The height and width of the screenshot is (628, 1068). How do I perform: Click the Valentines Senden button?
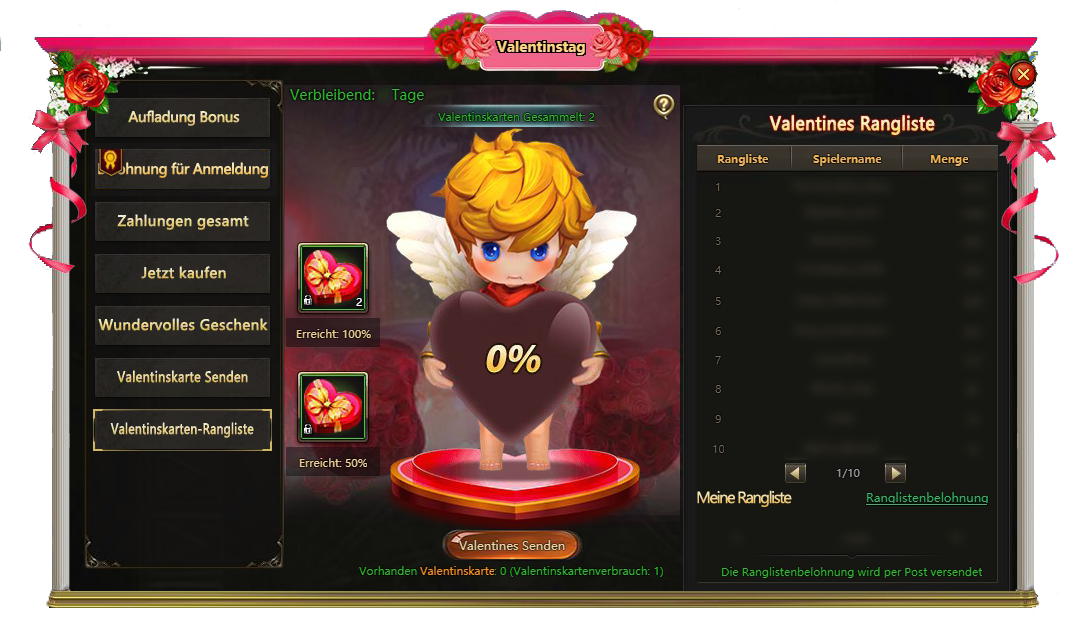coord(512,545)
